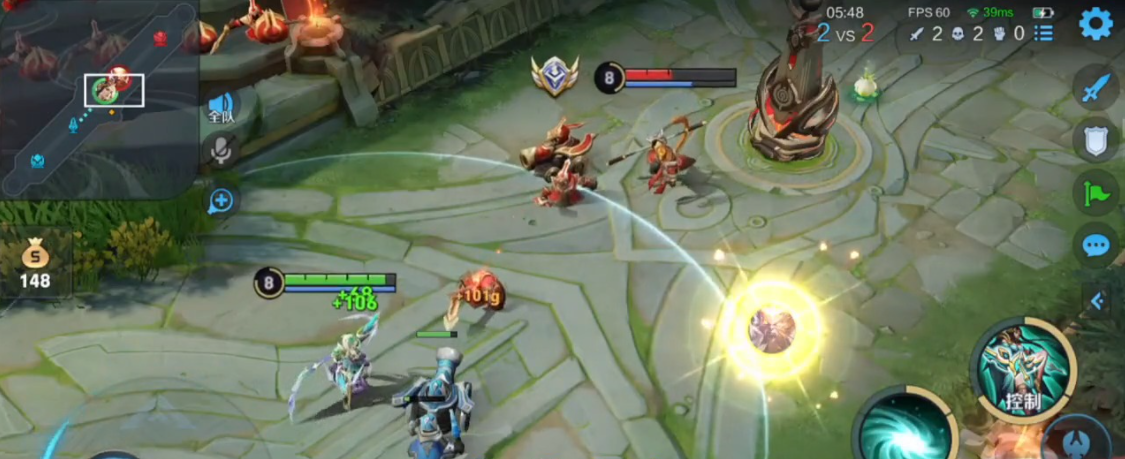This screenshot has height=459, width=1125.
Task: Open the chat bubble quick messages
Action: 1096,244
